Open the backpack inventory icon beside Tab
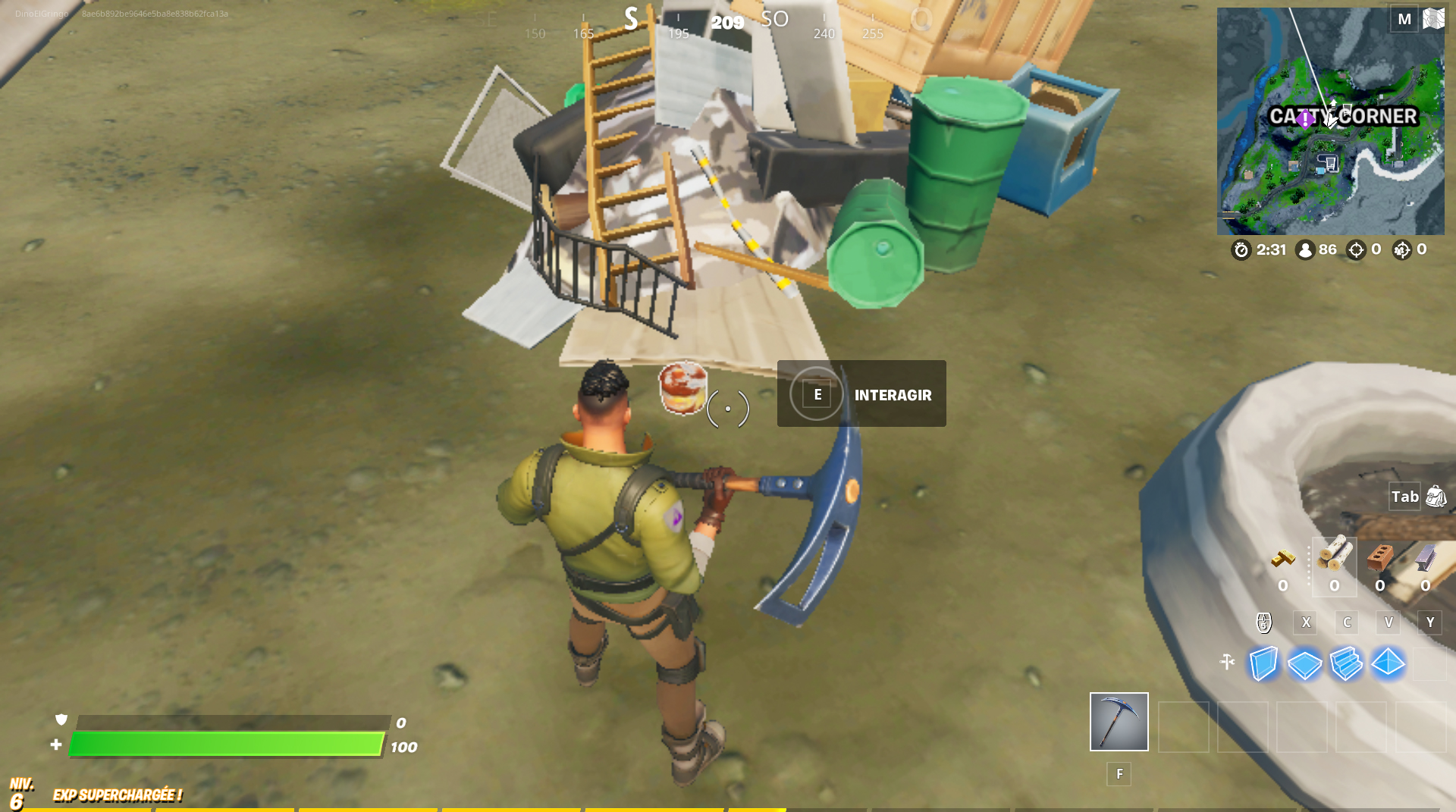 pyautogui.click(x=1434, y=497)
